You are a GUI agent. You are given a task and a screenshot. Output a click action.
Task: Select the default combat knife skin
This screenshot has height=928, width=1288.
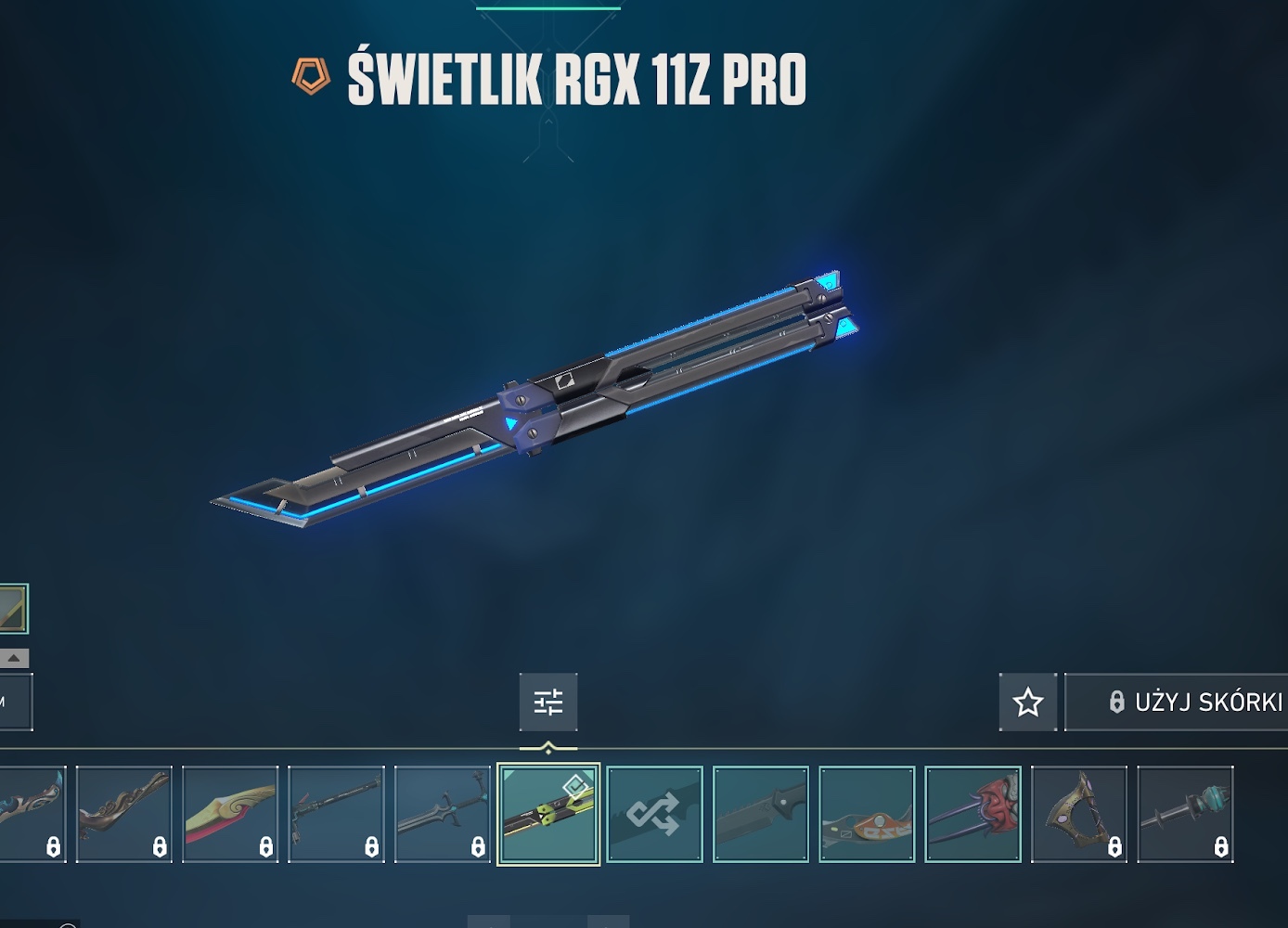tap(761, 814)
